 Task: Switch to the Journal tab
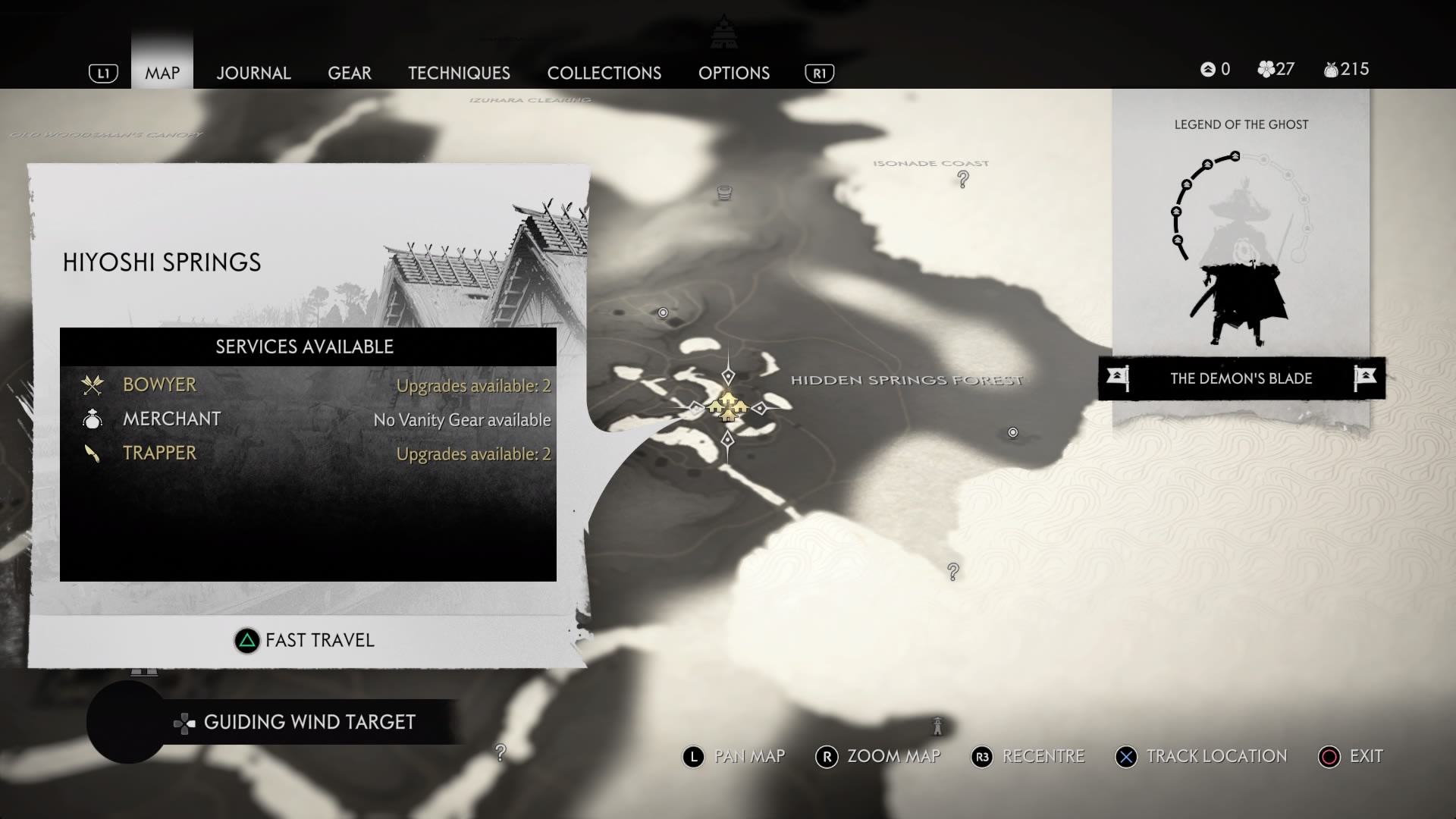[x=253, y=73]
